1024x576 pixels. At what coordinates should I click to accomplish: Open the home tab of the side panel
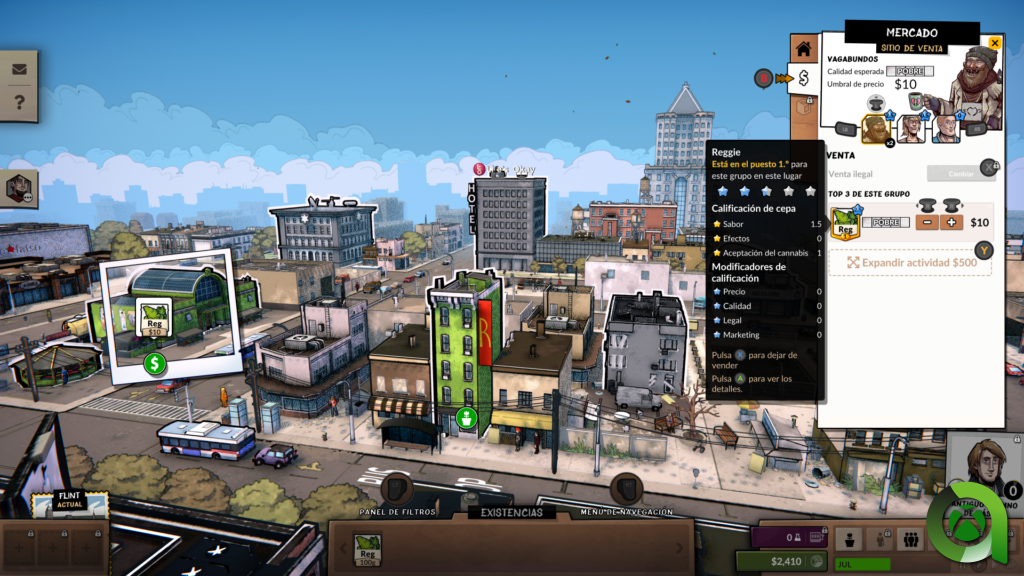804,47
